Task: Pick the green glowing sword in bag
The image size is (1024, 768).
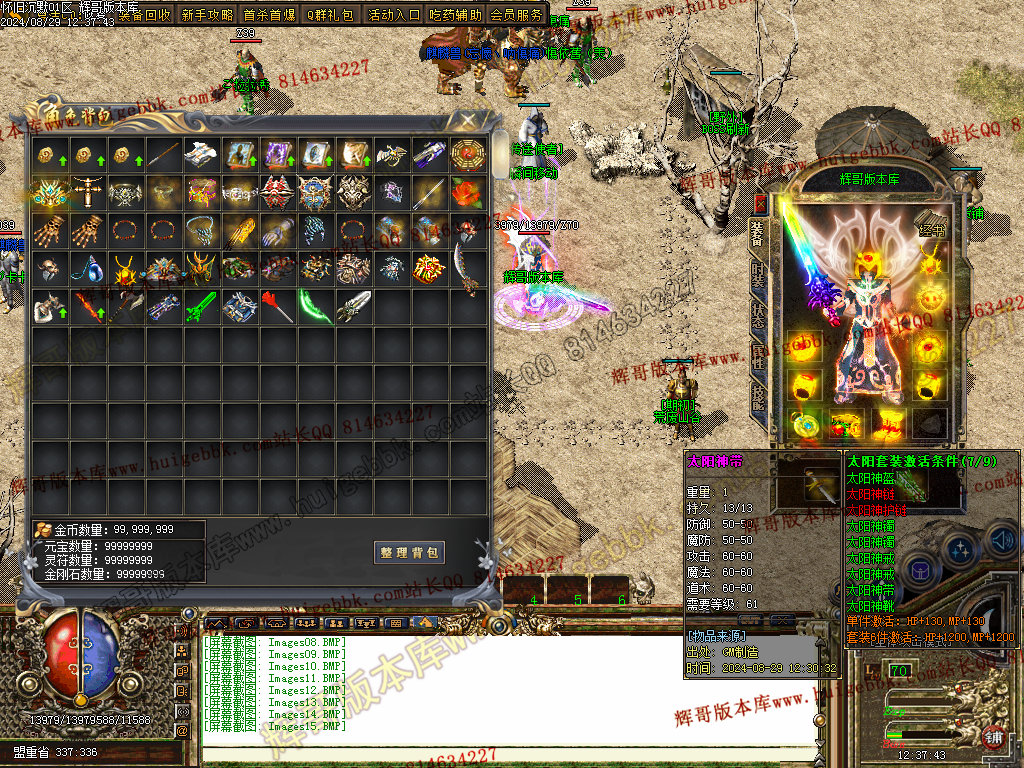Action: pyautogui.click(x=200, y=307)
